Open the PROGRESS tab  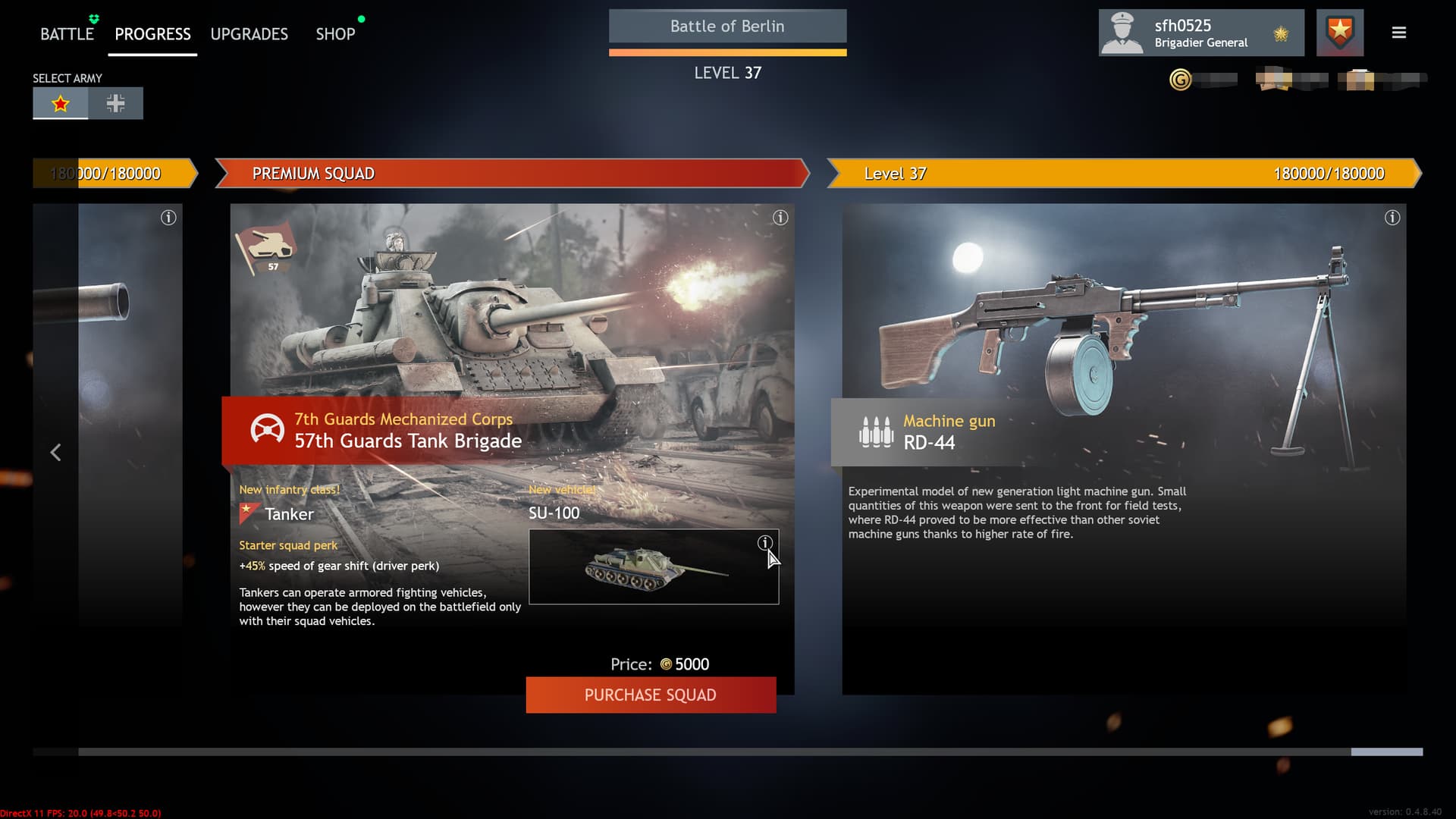[x=152, y=34]
